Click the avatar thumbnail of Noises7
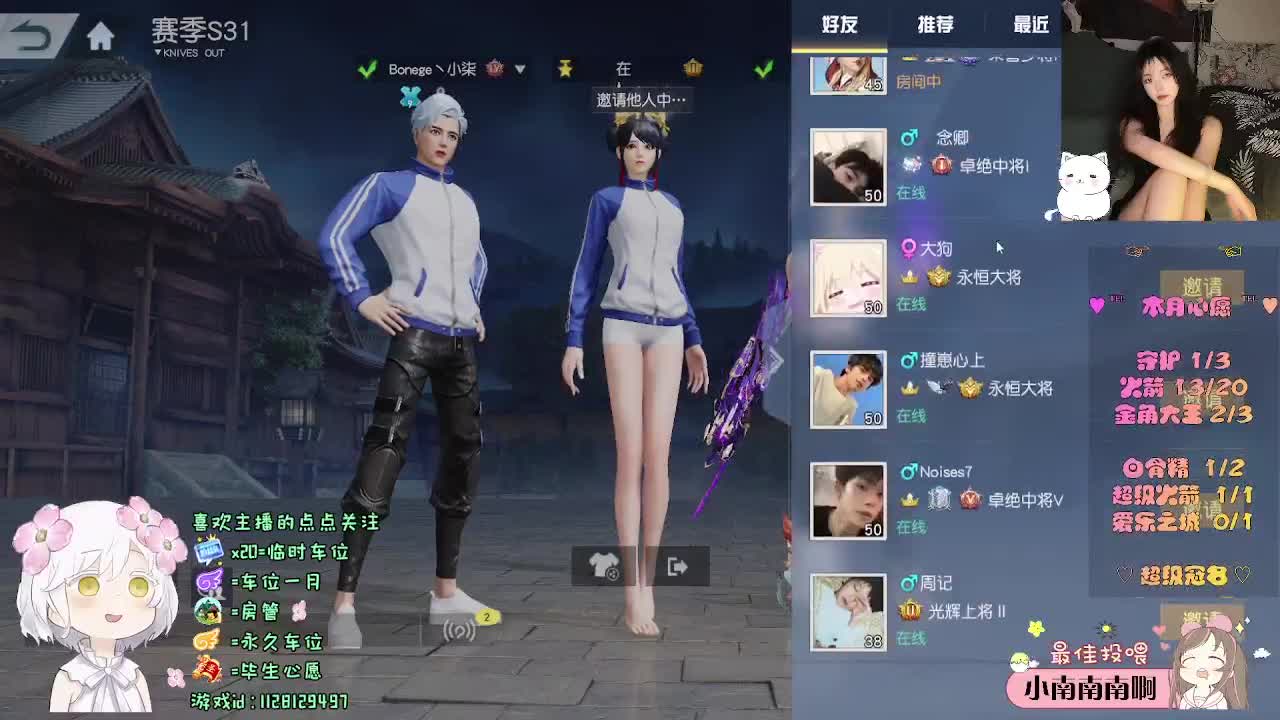 click(847, 500)
